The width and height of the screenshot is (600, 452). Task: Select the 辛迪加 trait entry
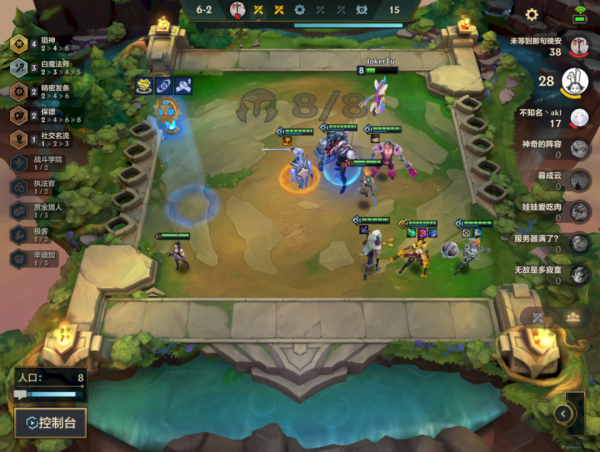pyautogui.click(x=45, y=256)
